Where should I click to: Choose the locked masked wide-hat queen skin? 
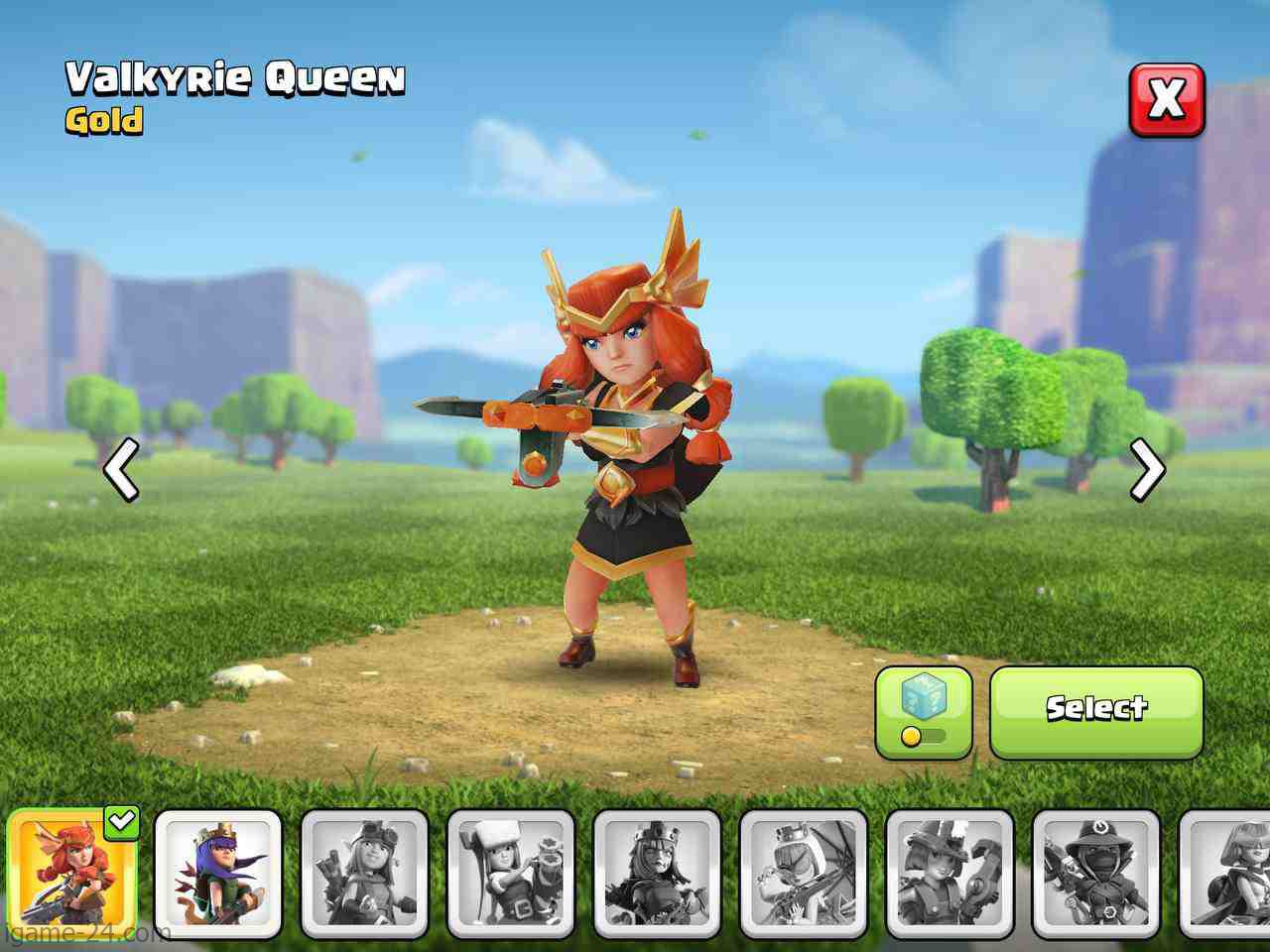coord(1095,873)
